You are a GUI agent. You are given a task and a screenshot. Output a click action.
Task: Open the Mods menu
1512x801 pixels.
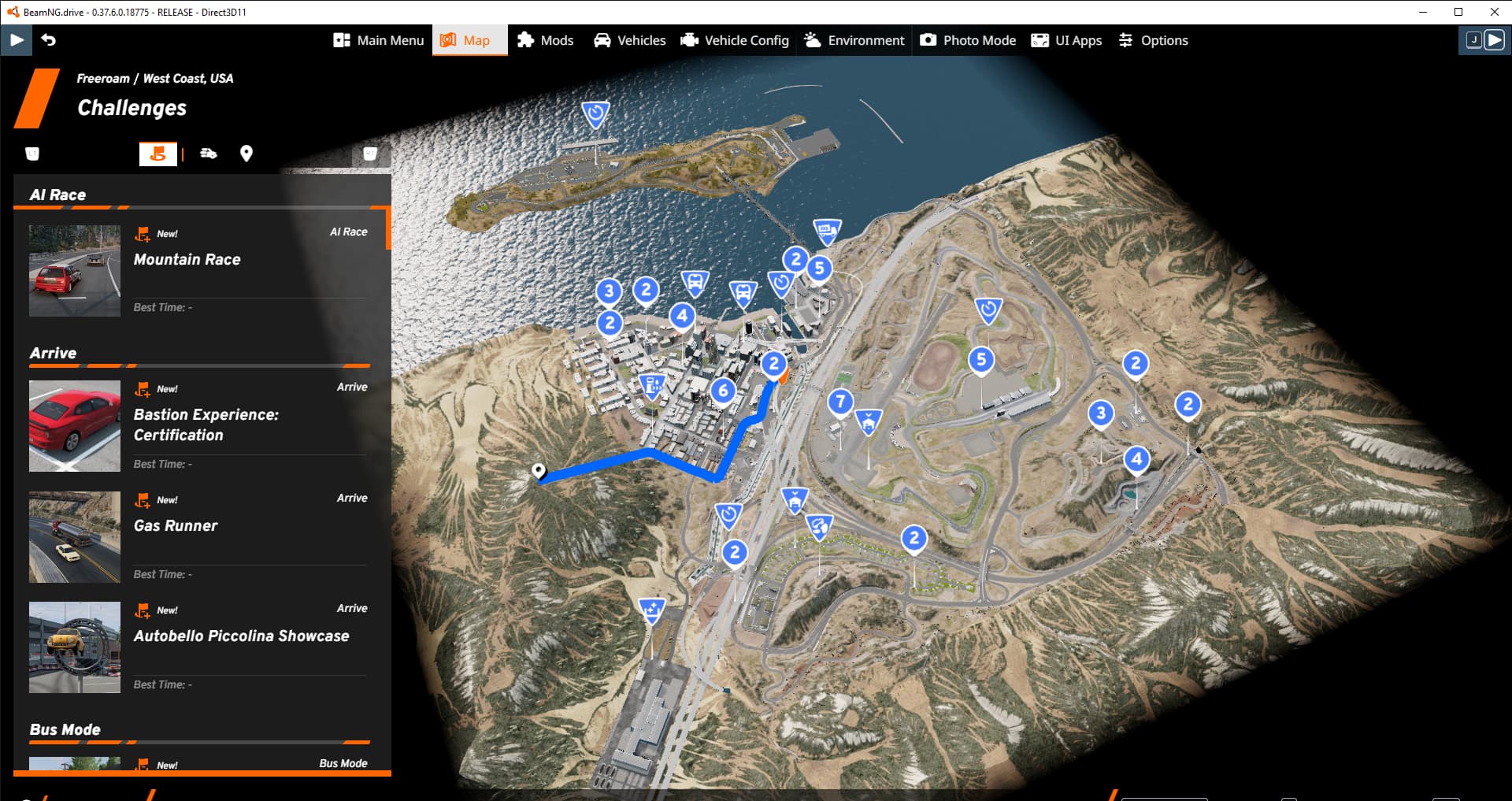point(545,40)
